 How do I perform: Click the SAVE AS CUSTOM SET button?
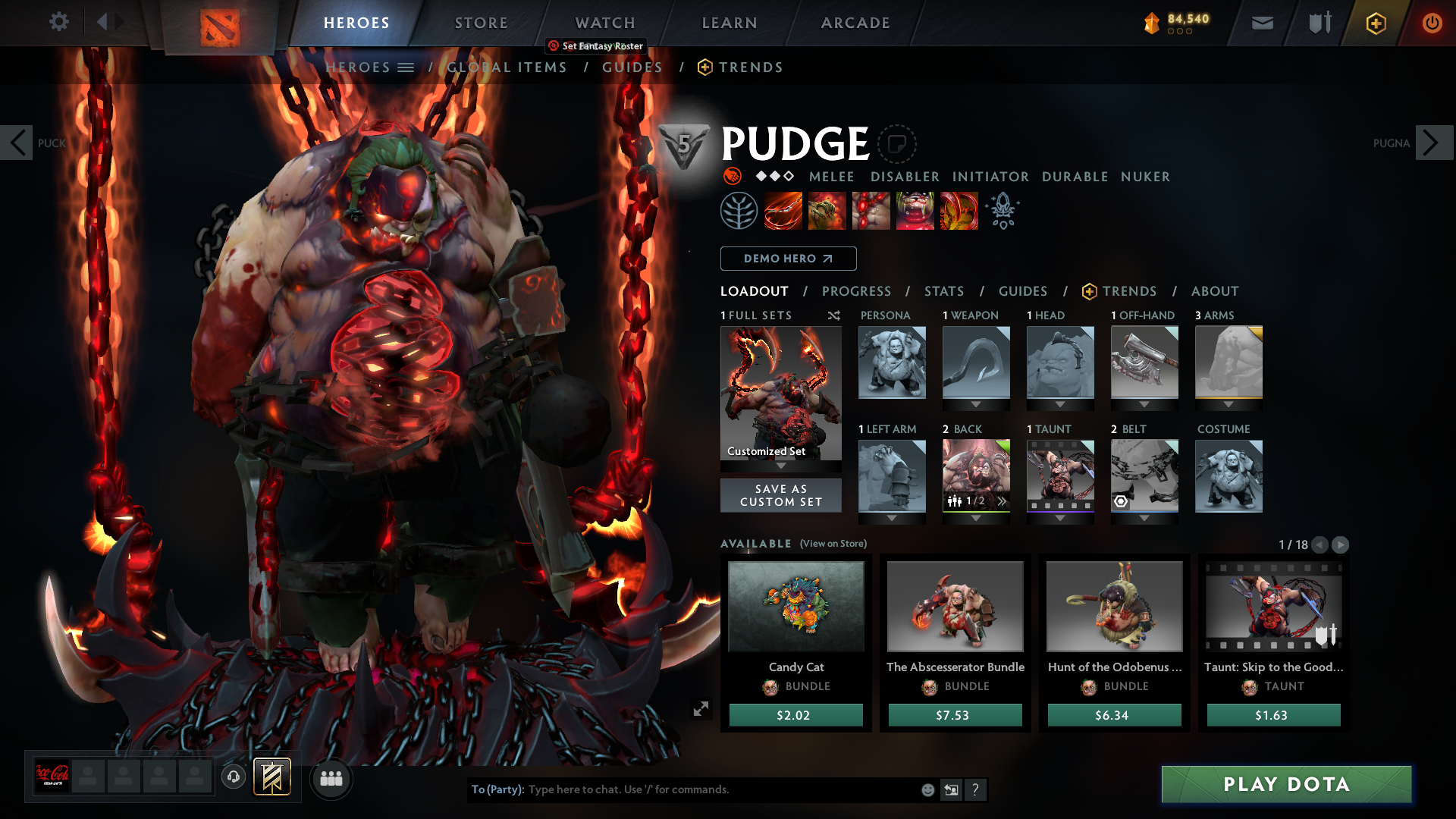(780, 495)
